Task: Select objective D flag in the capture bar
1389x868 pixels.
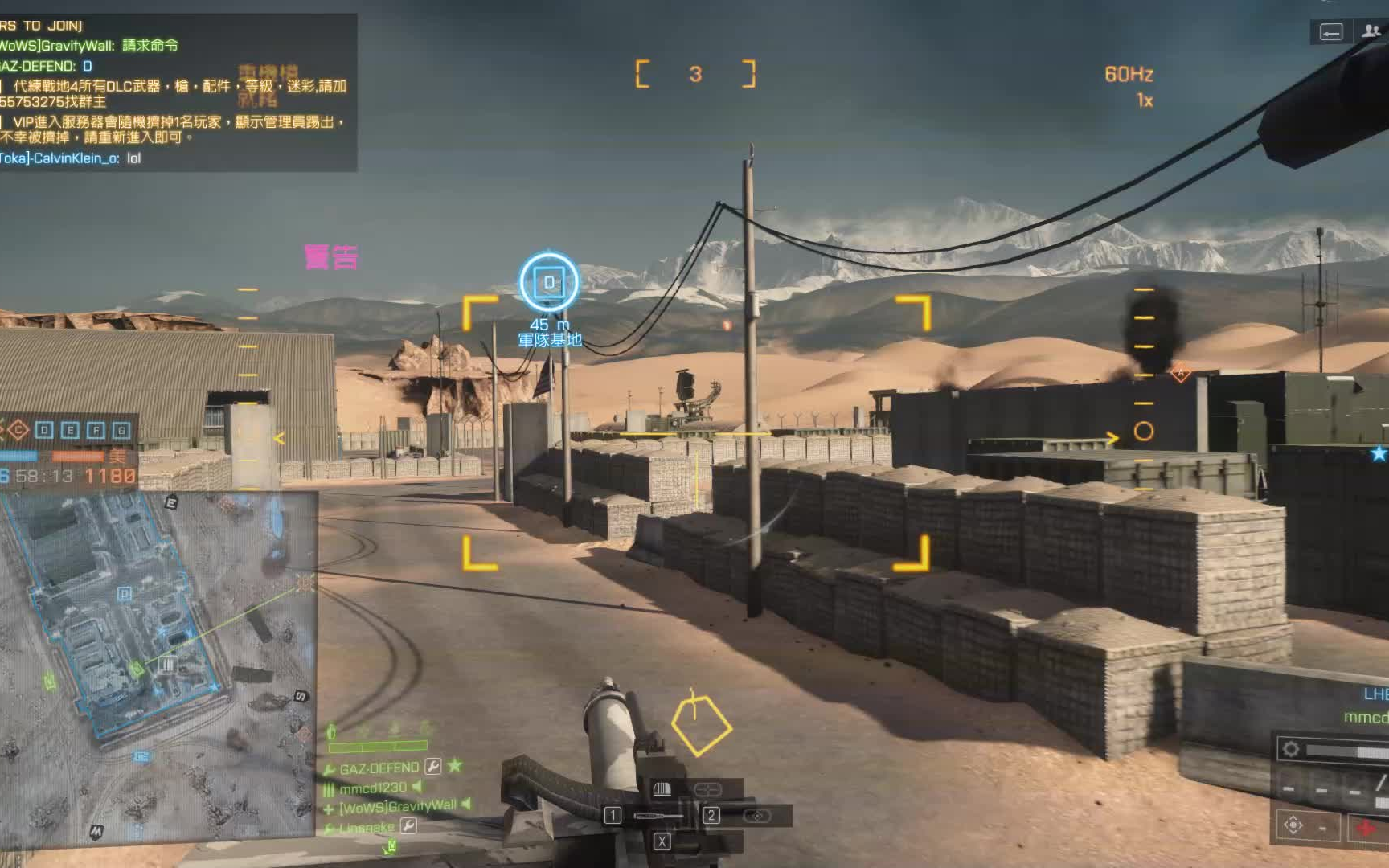Action: pos(44,431)
